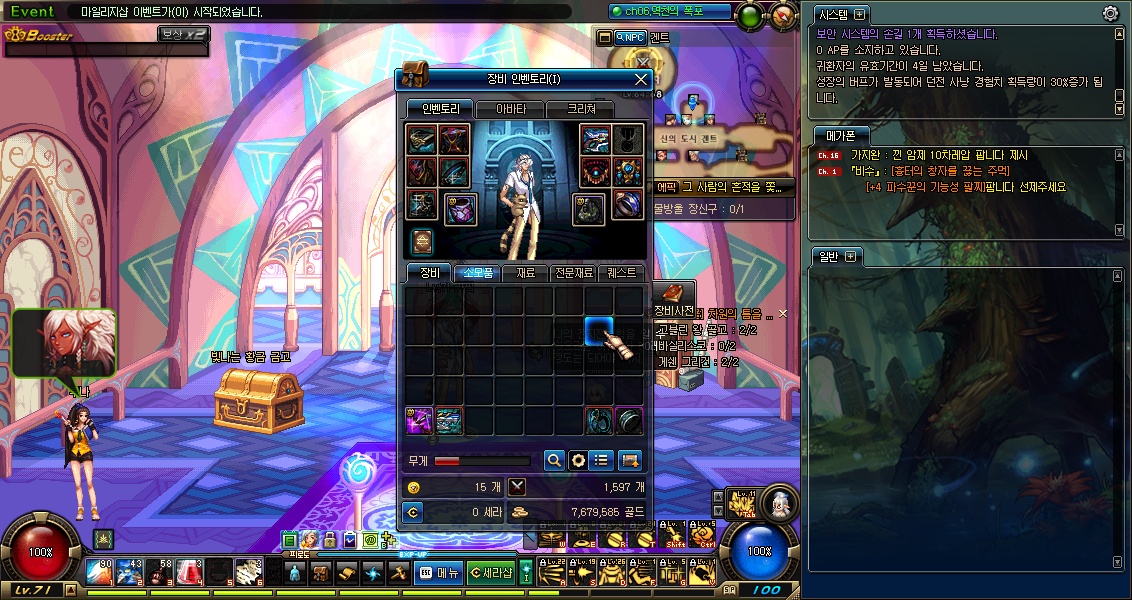Expand the 시스템 chat tab plus button
This screenshot has height=600, width=1132.
click(859, 15)
